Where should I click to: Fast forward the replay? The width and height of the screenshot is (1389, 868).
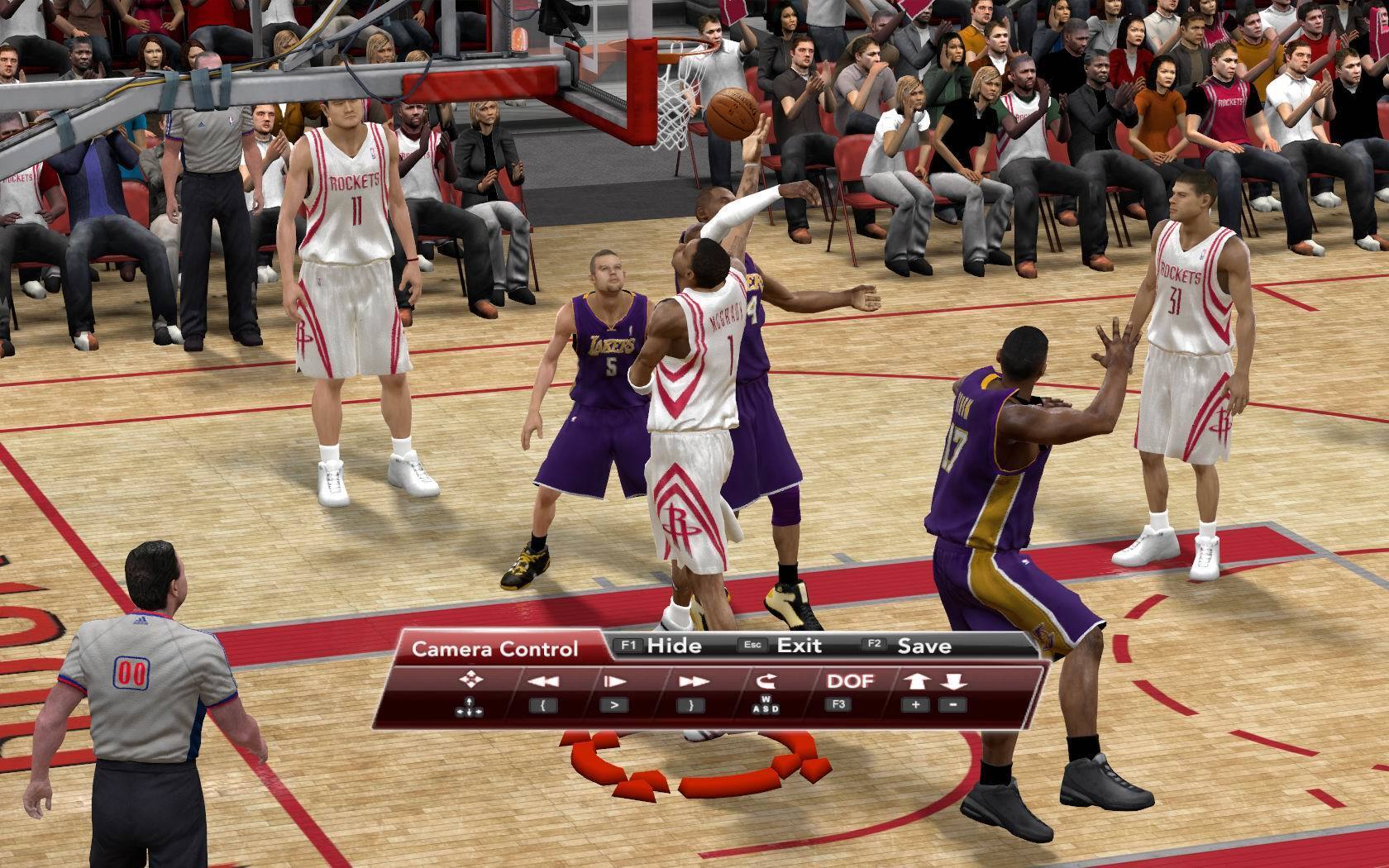(691, 682)
